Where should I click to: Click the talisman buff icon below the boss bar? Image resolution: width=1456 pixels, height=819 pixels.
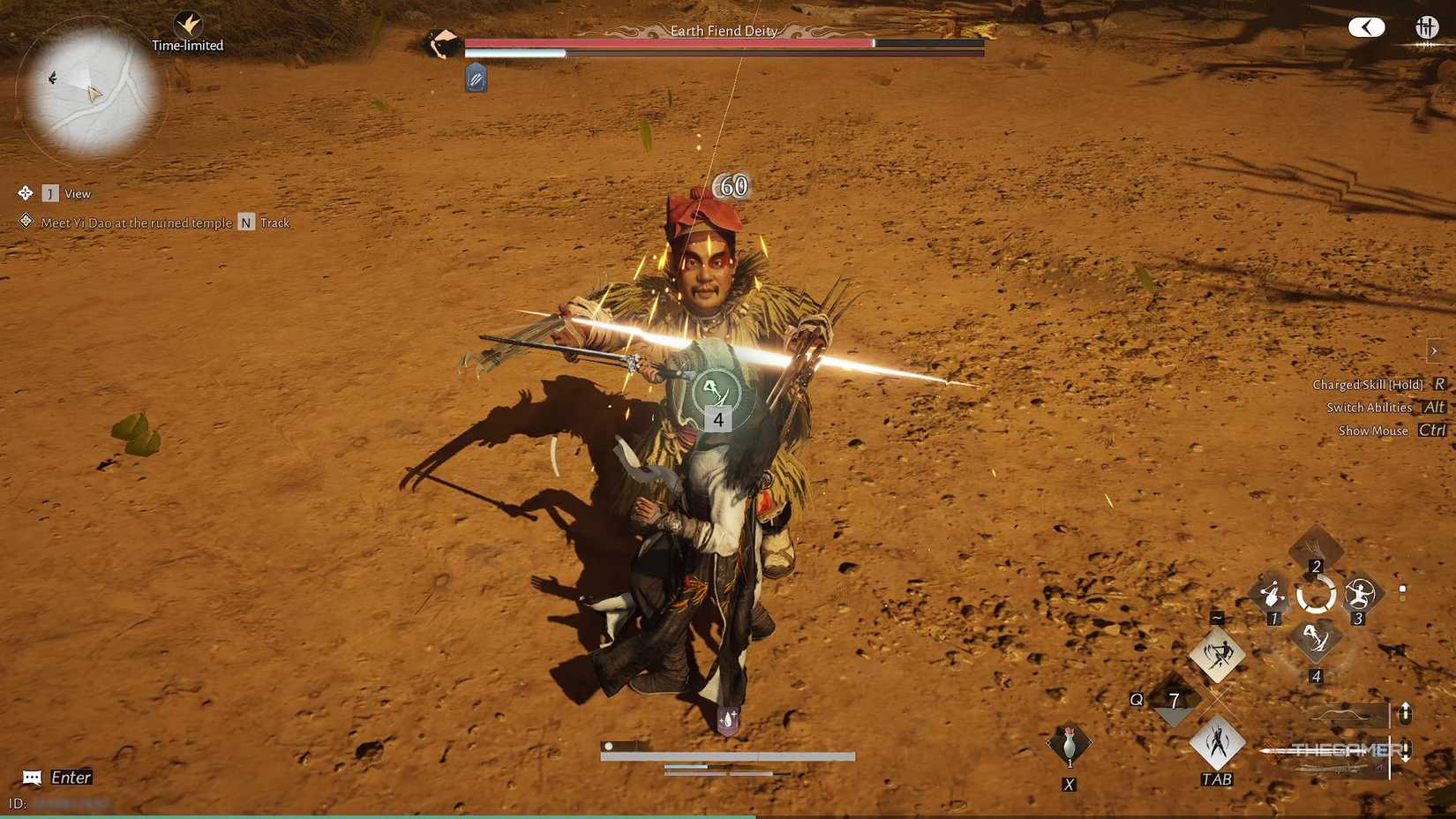point(475,79)
